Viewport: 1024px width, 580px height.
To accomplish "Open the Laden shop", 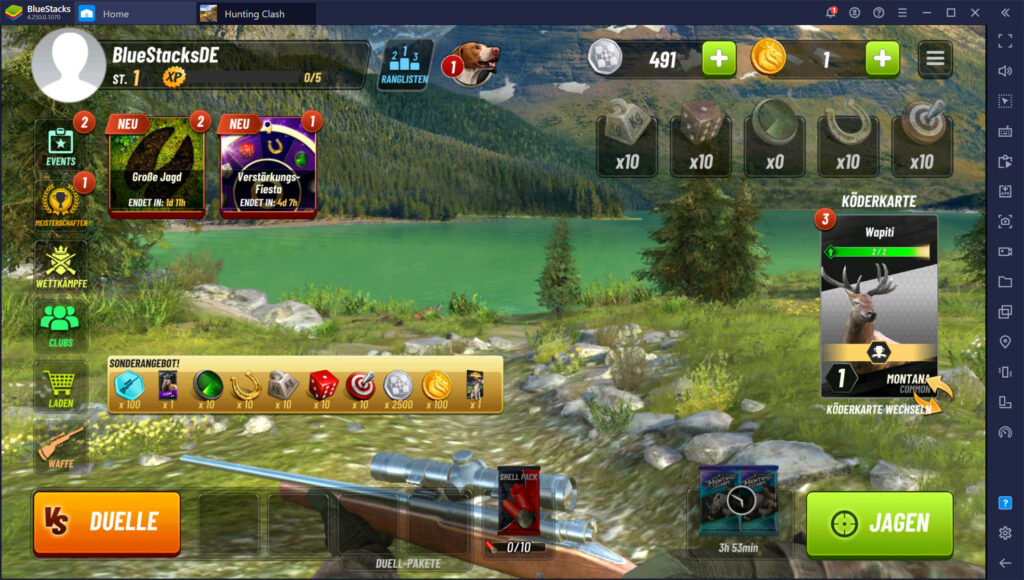I will pos(61,385).
